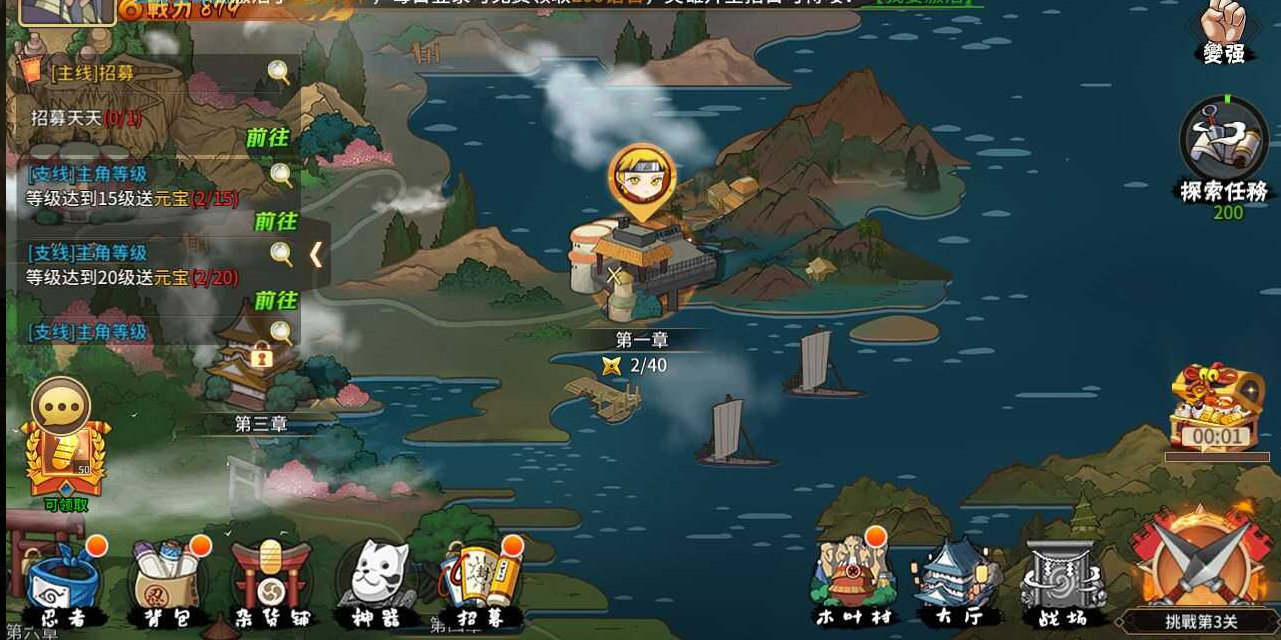Screen dimensions: 1281x640
Task: Select the 第一章 chapter building
Action: point(645,260)
